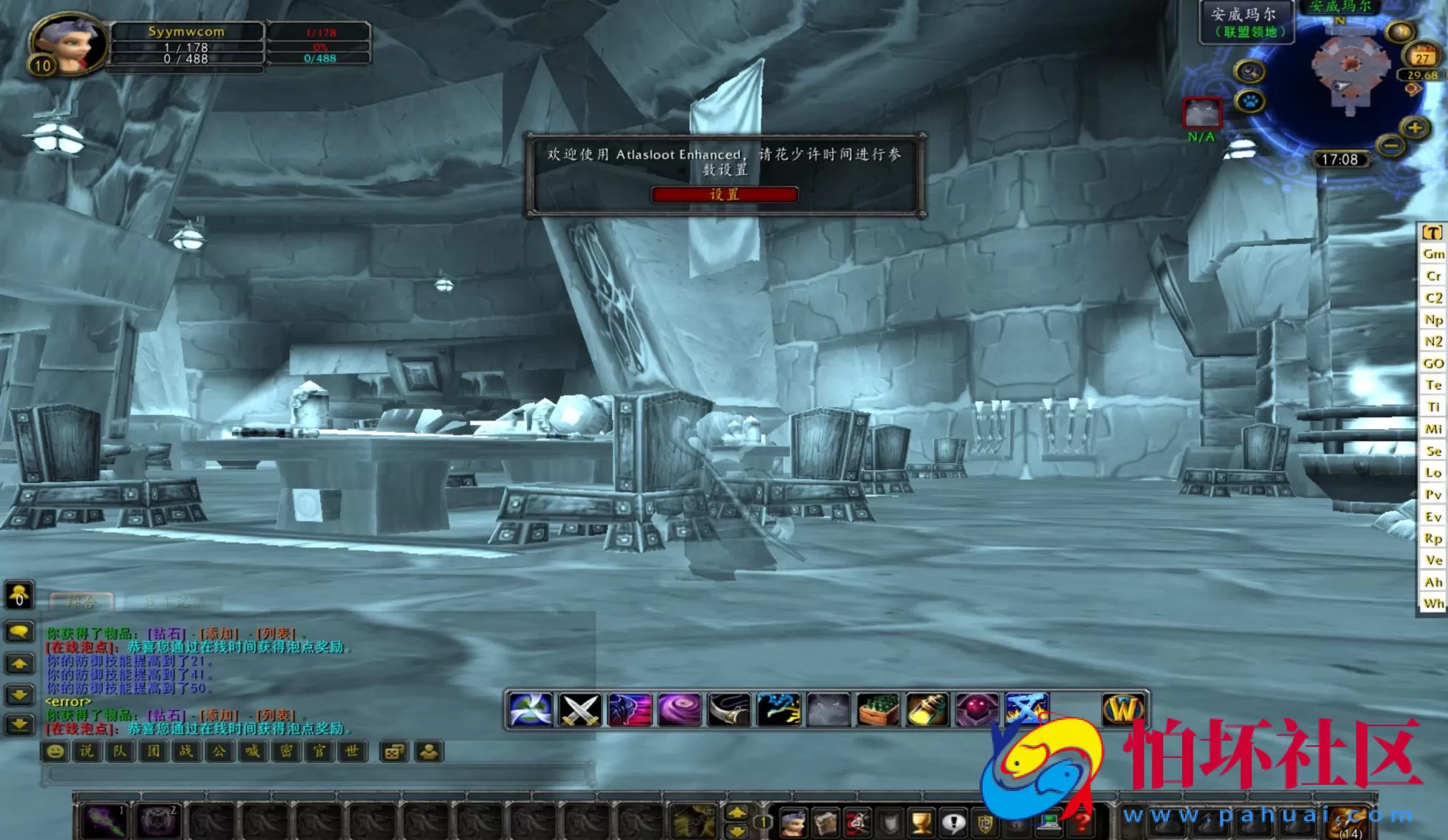Toggle minimap tracking with the paw icon
1448x840 pixels.
coord(1251,100)
